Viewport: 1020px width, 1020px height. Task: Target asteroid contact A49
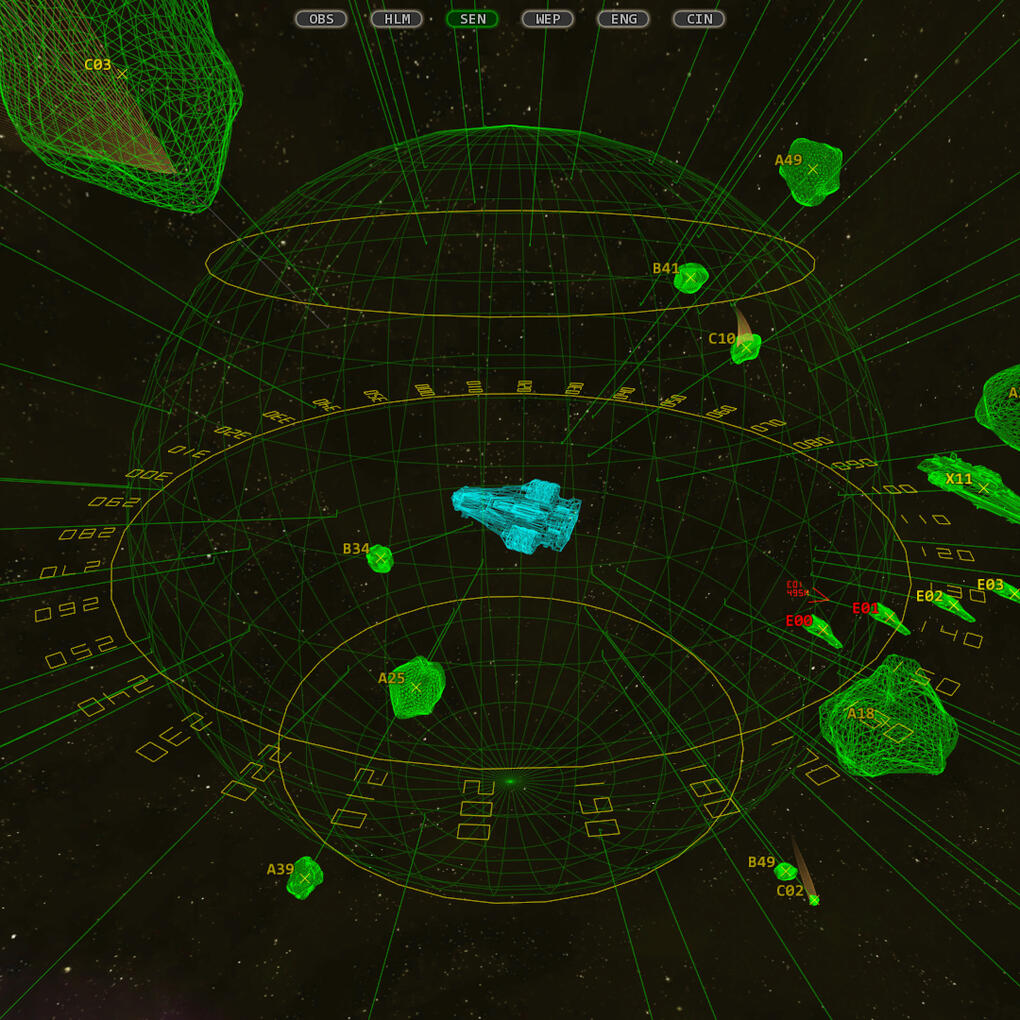pyautogui.click(x=812, y=170)
